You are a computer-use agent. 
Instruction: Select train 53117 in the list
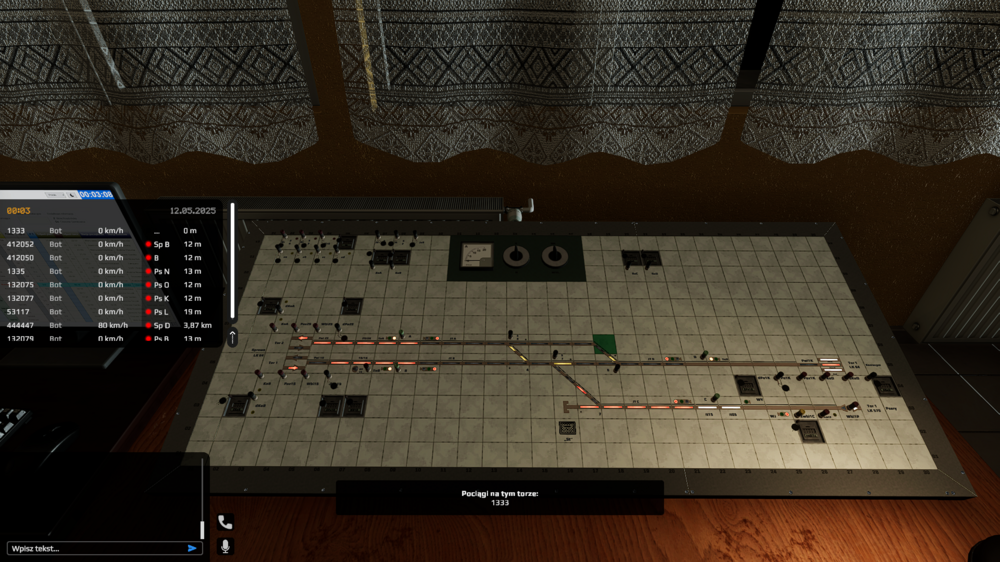click(21, 312)
